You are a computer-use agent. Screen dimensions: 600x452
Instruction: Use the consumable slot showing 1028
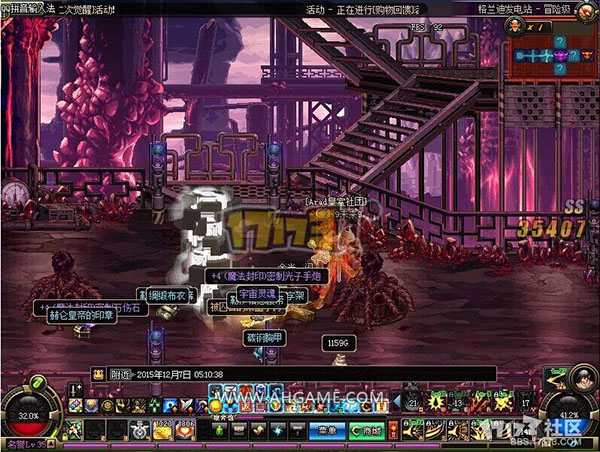pos(163,428)
